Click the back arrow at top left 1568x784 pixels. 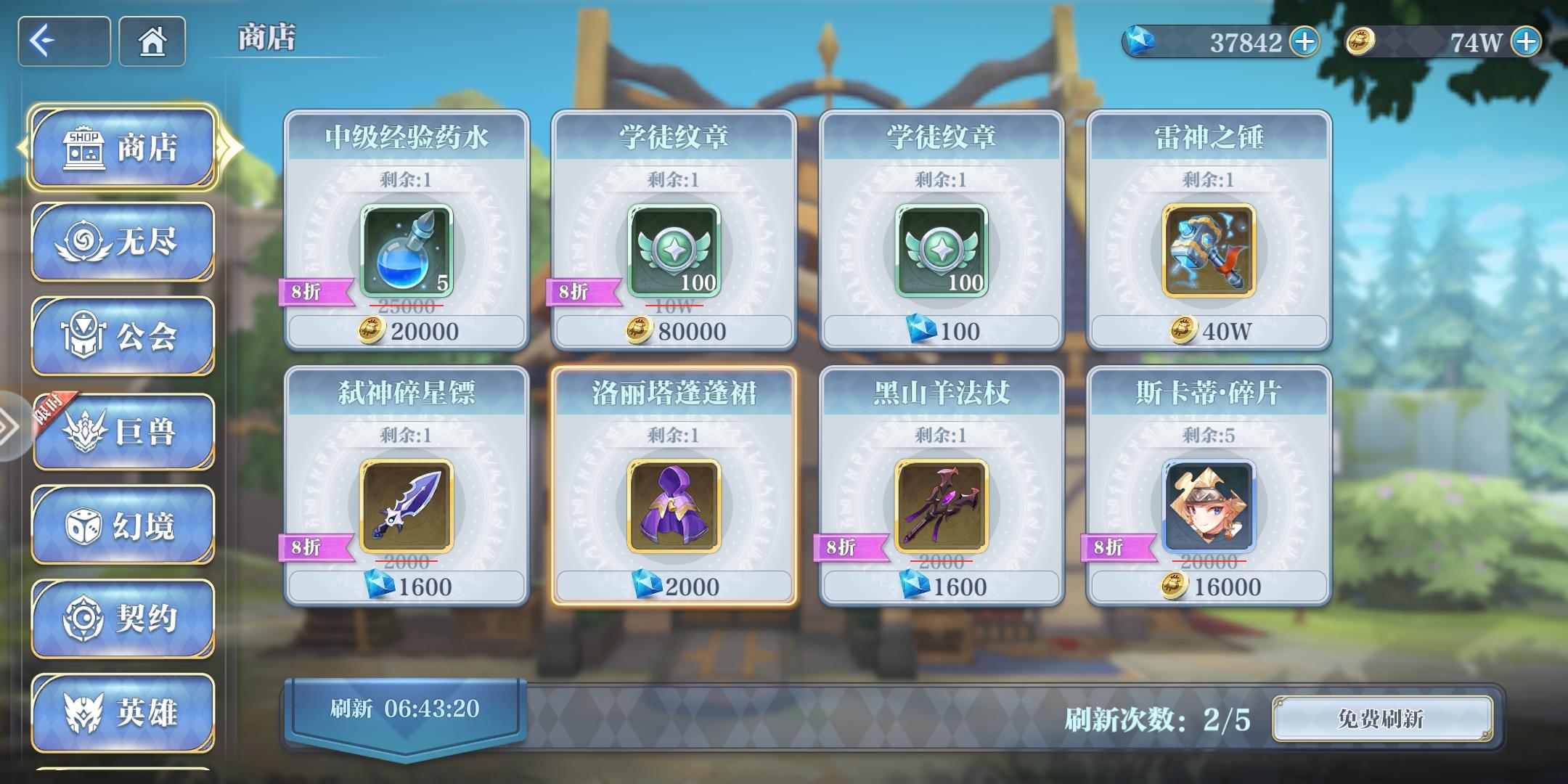click(63, 41)
